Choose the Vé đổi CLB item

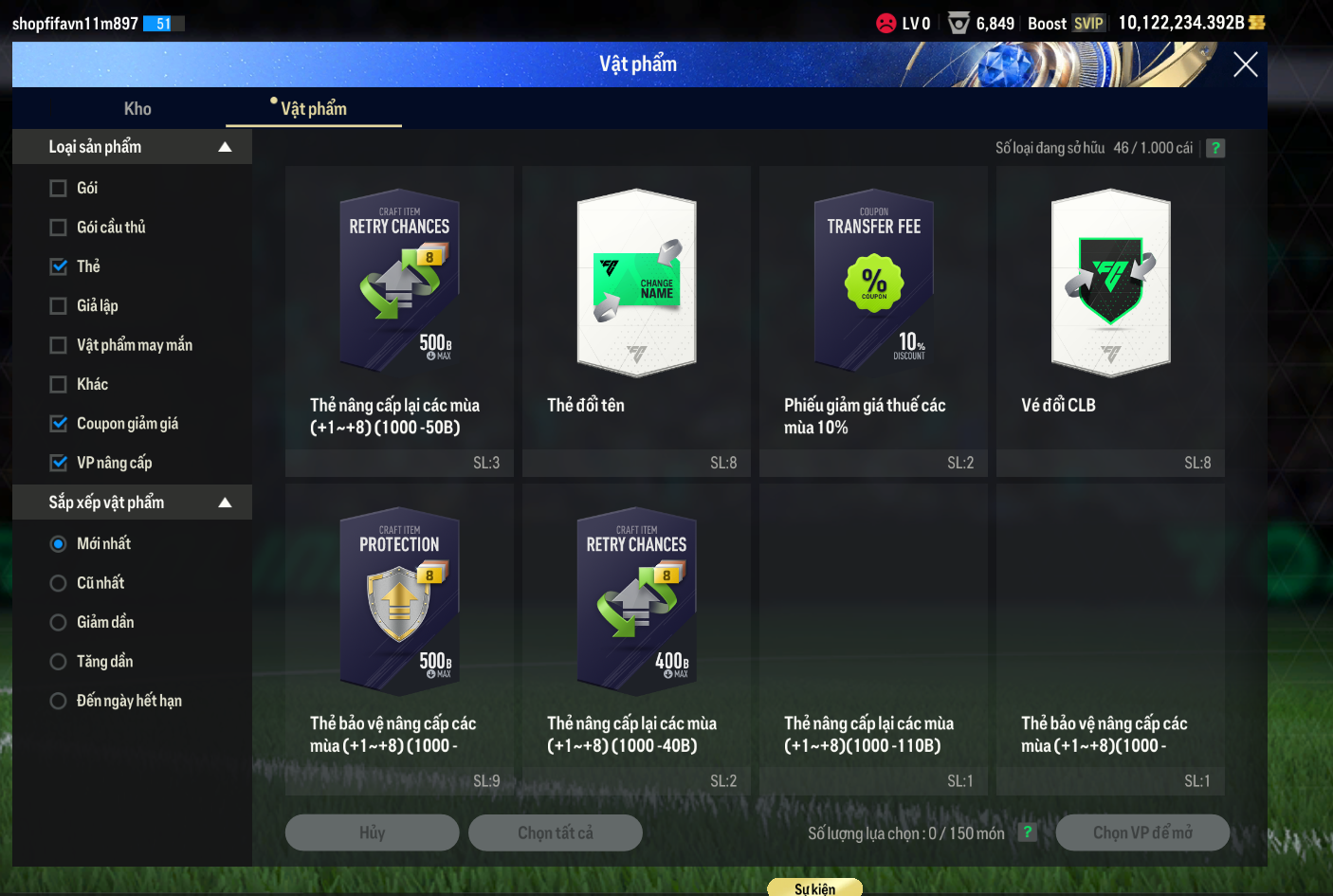pyautogui.click(x=1110, y=303)
